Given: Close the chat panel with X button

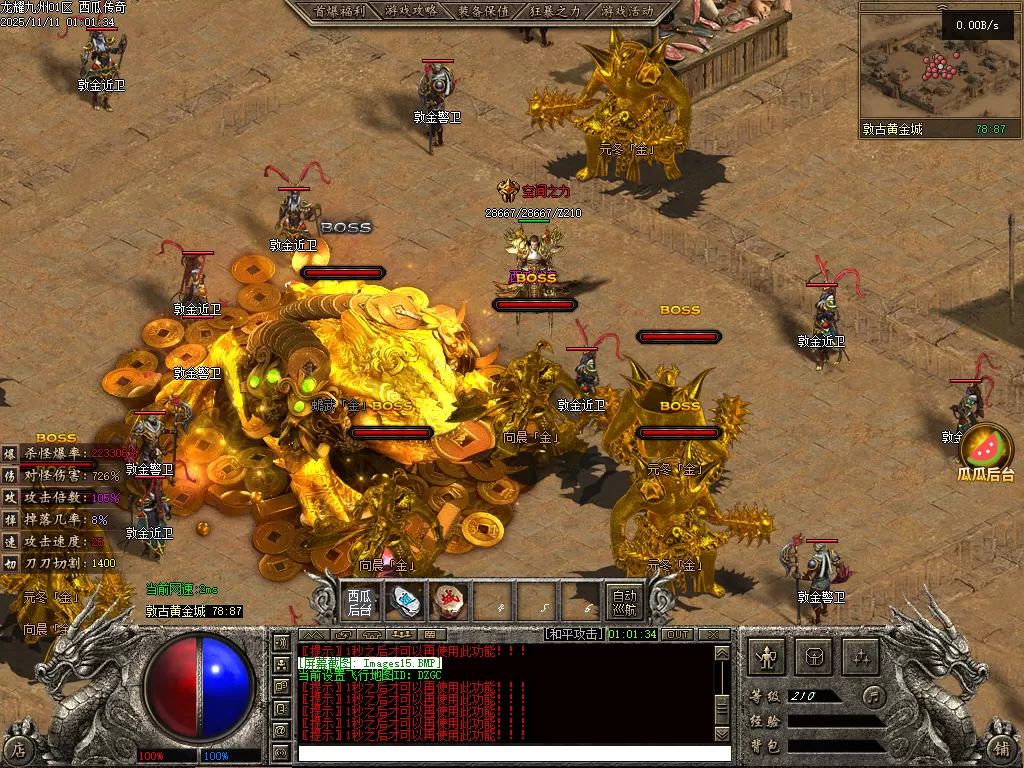Looking at the screenshot, I should pos(713,634).
